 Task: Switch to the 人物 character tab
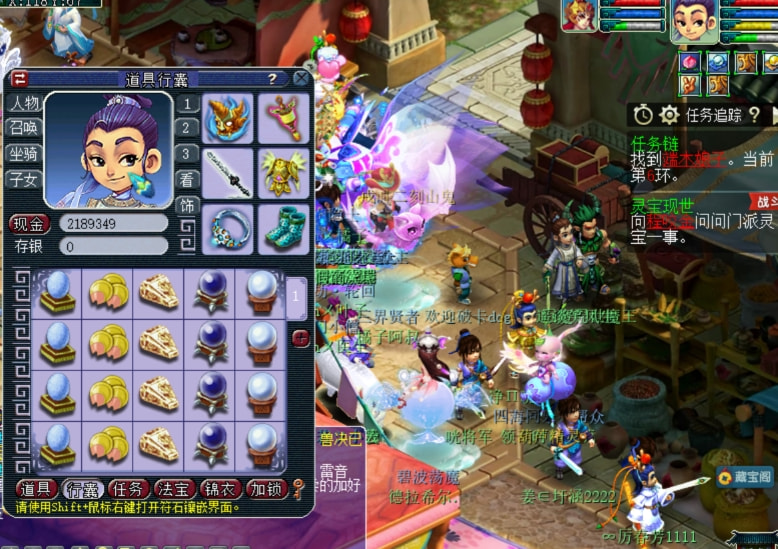coord(24,103)
